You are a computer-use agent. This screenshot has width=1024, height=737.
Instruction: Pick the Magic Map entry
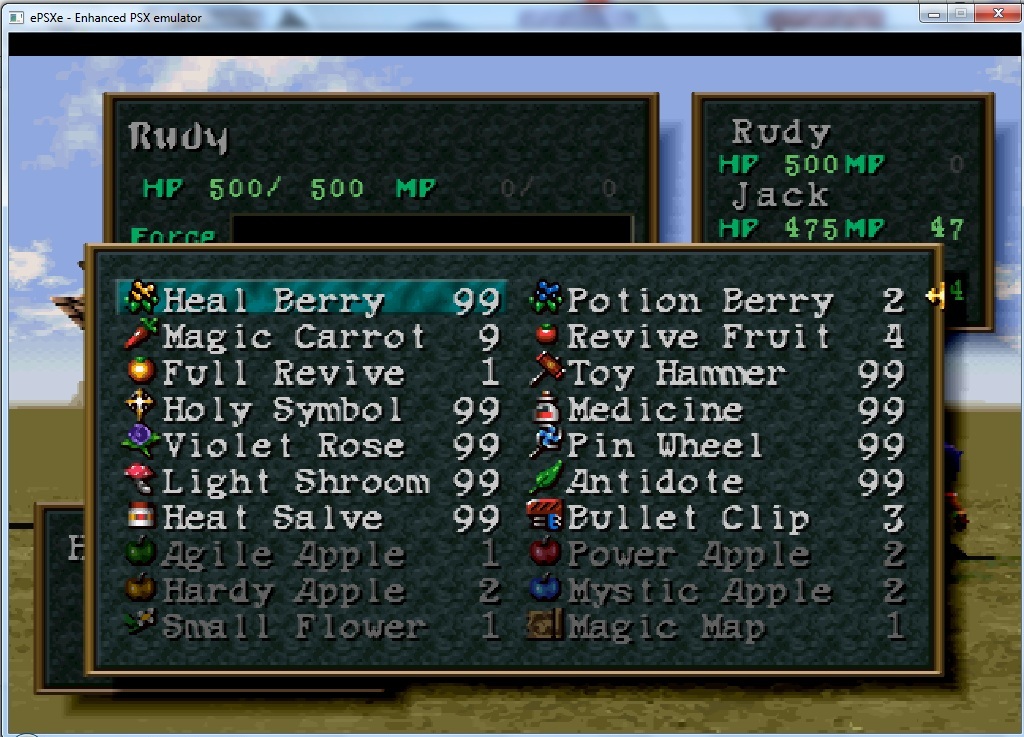pyautogui.click(x=666, y=627)
